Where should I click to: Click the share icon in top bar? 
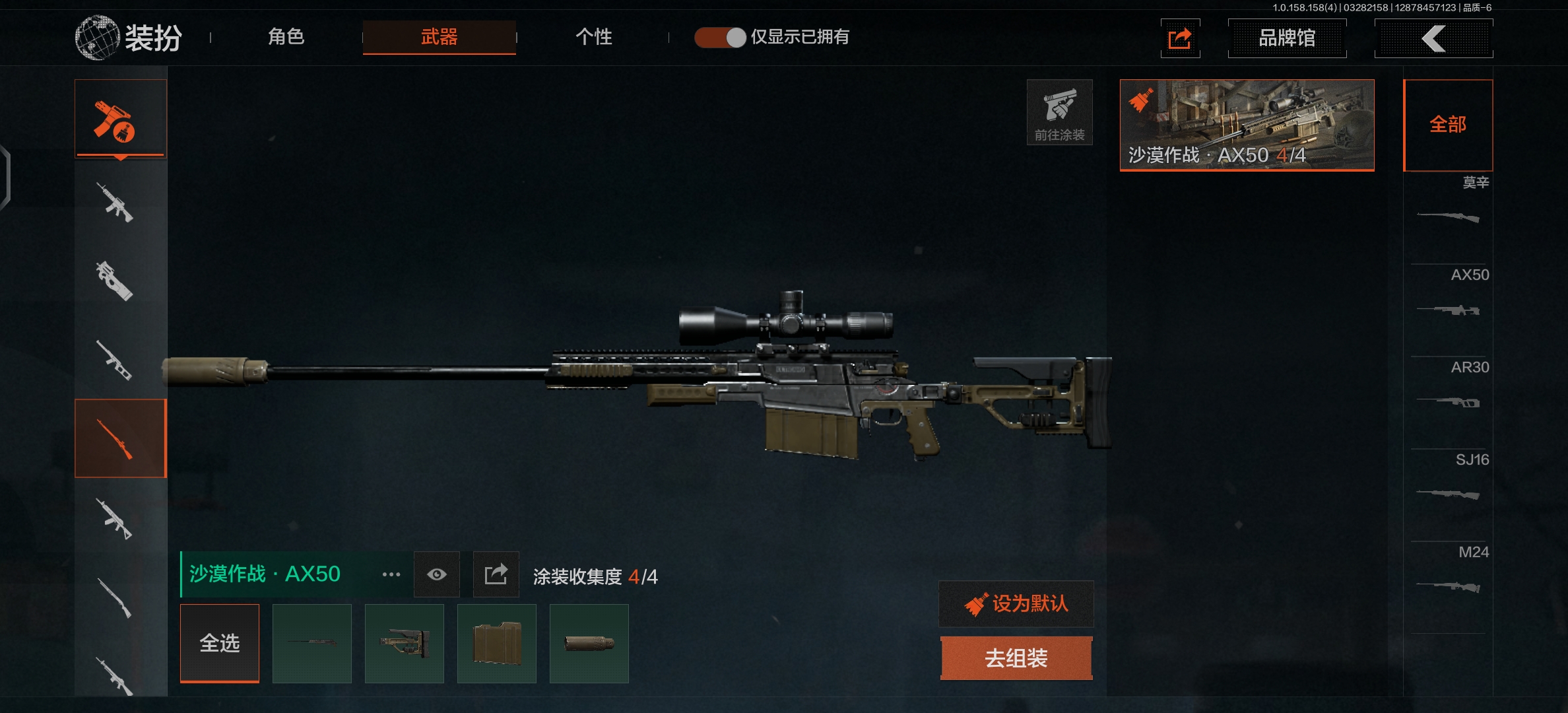click(1180, 38)
